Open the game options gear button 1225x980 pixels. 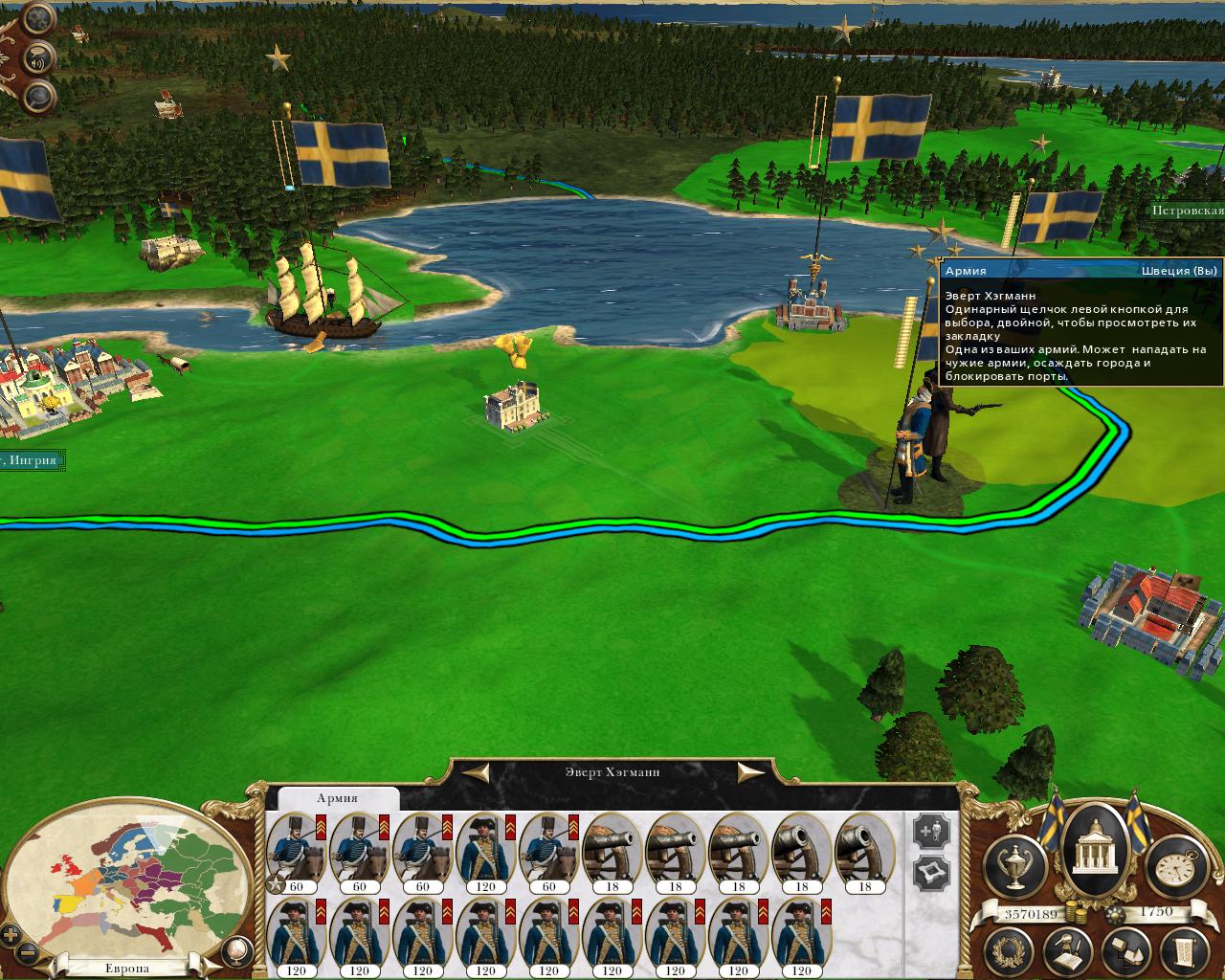[37, 18]
